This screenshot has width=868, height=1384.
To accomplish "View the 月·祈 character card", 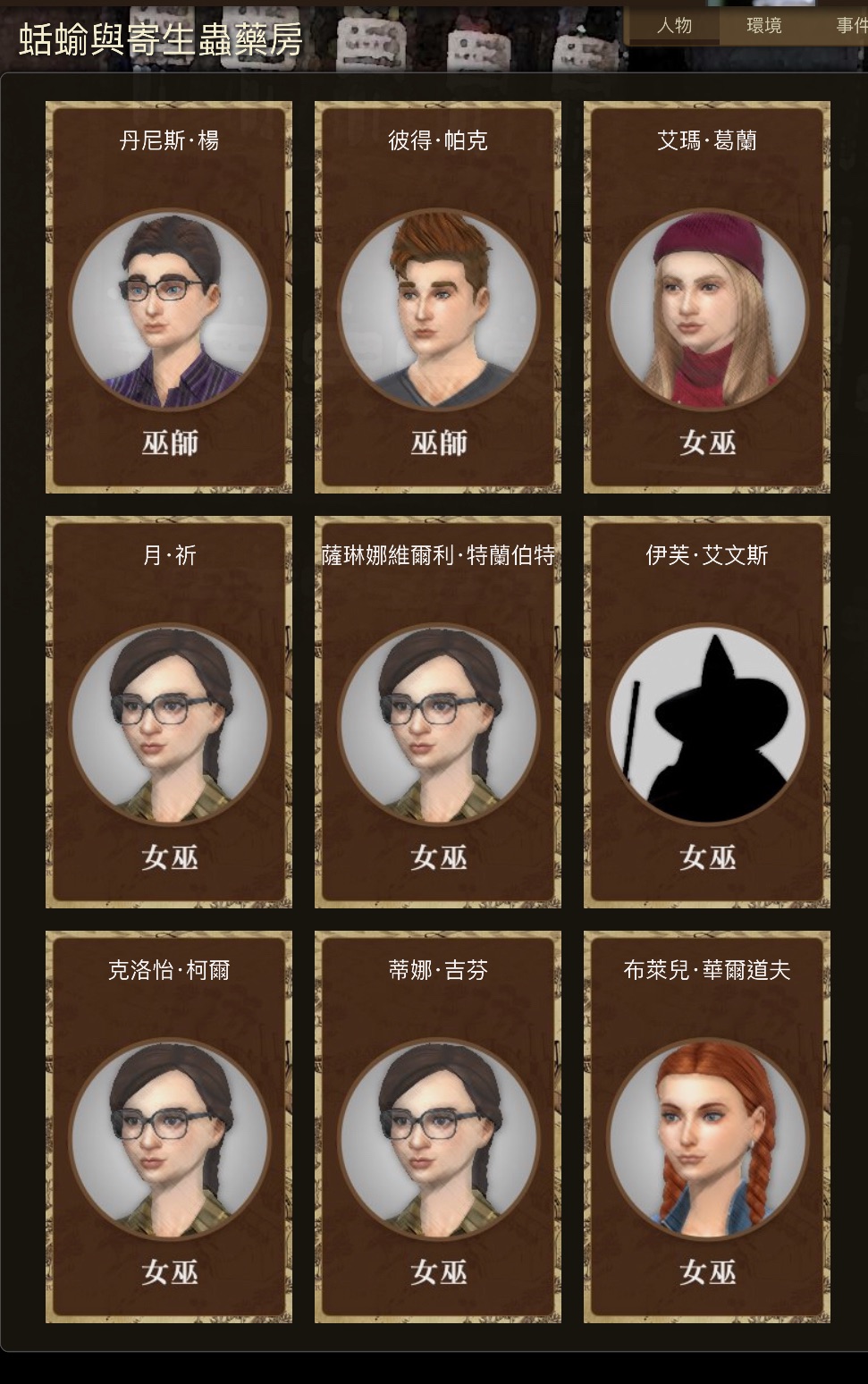I will pyautogui.click(x=169, y=713).
